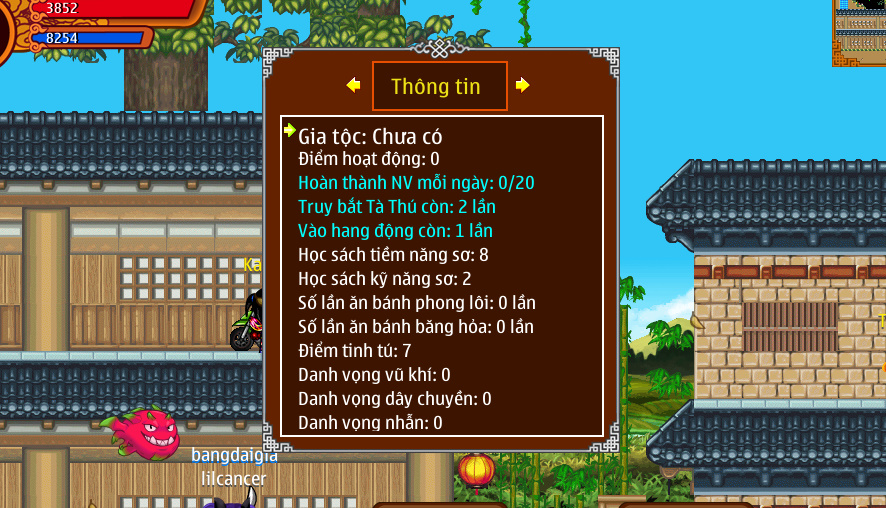Select the Học sách kỹ năng sơ row
The height and width of the screenshot is (508, 886).
(x=385, y=279)
